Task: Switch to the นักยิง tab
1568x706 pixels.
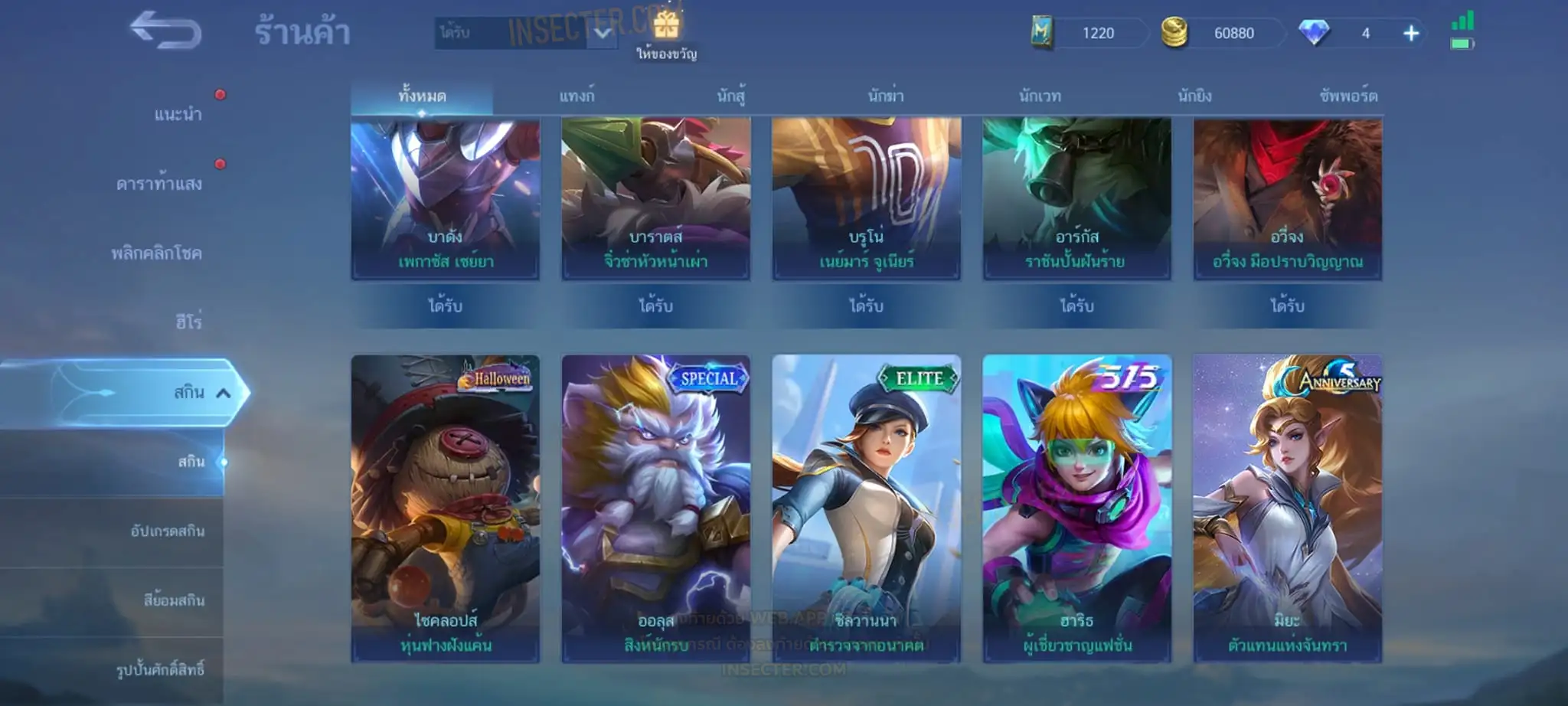Action: point(1194,96)
